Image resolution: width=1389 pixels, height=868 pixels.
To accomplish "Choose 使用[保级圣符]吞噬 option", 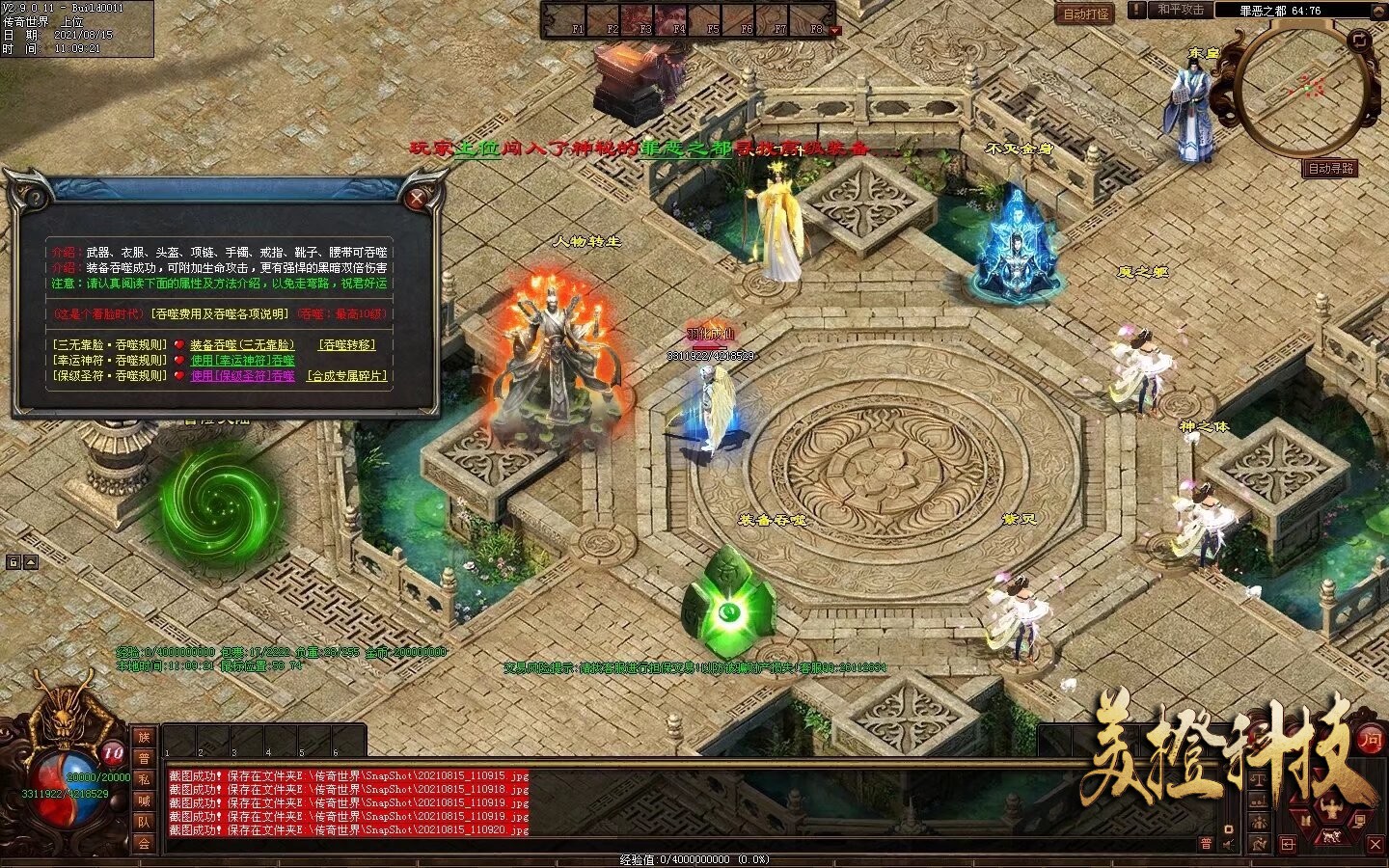I will click(x=242, y=375).
